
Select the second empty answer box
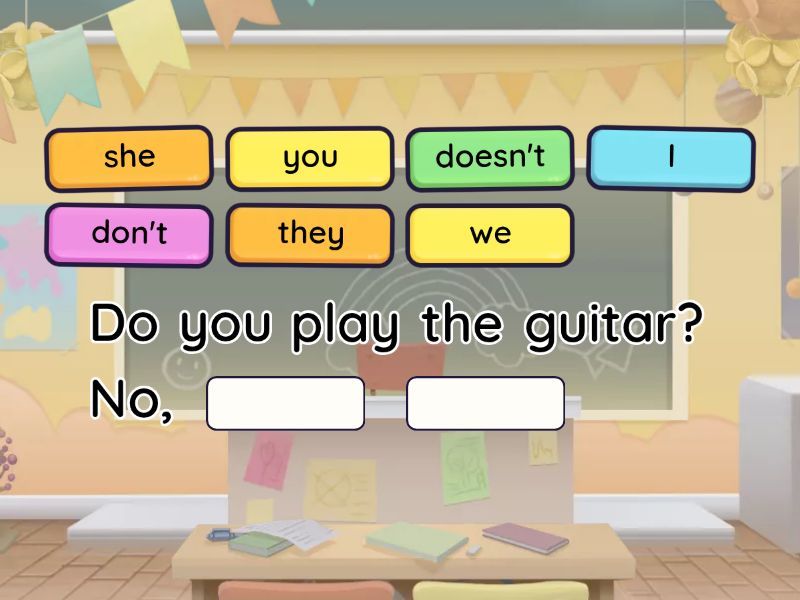485,403
